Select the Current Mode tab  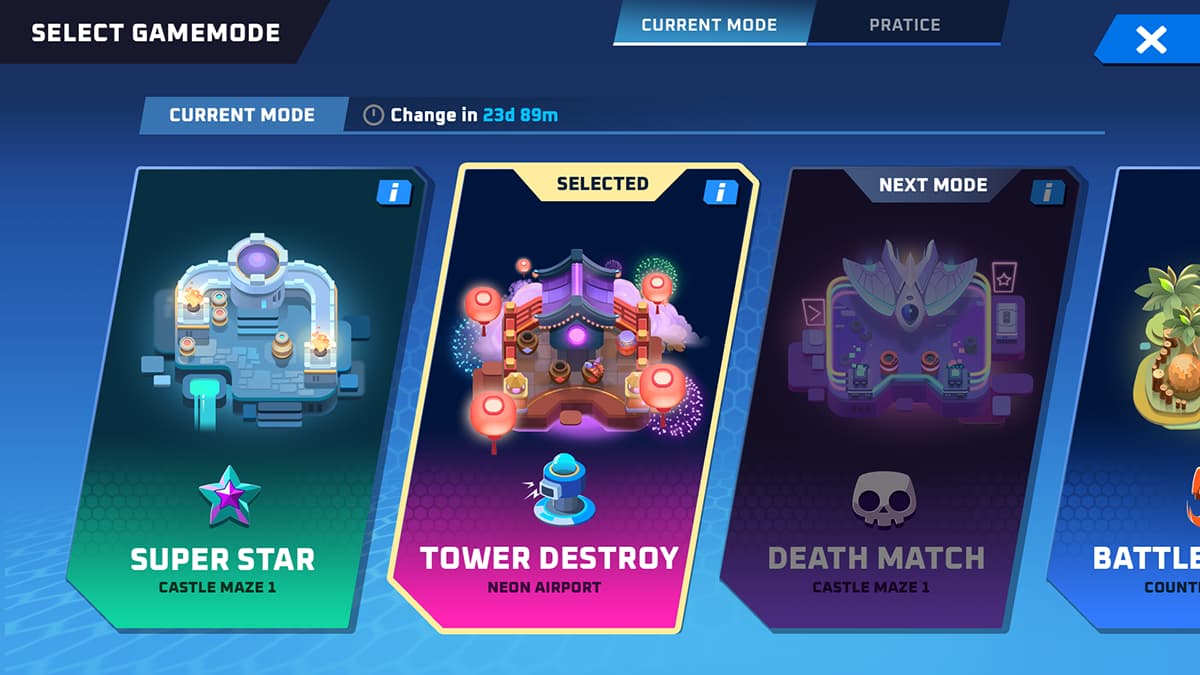click(709, 24)
